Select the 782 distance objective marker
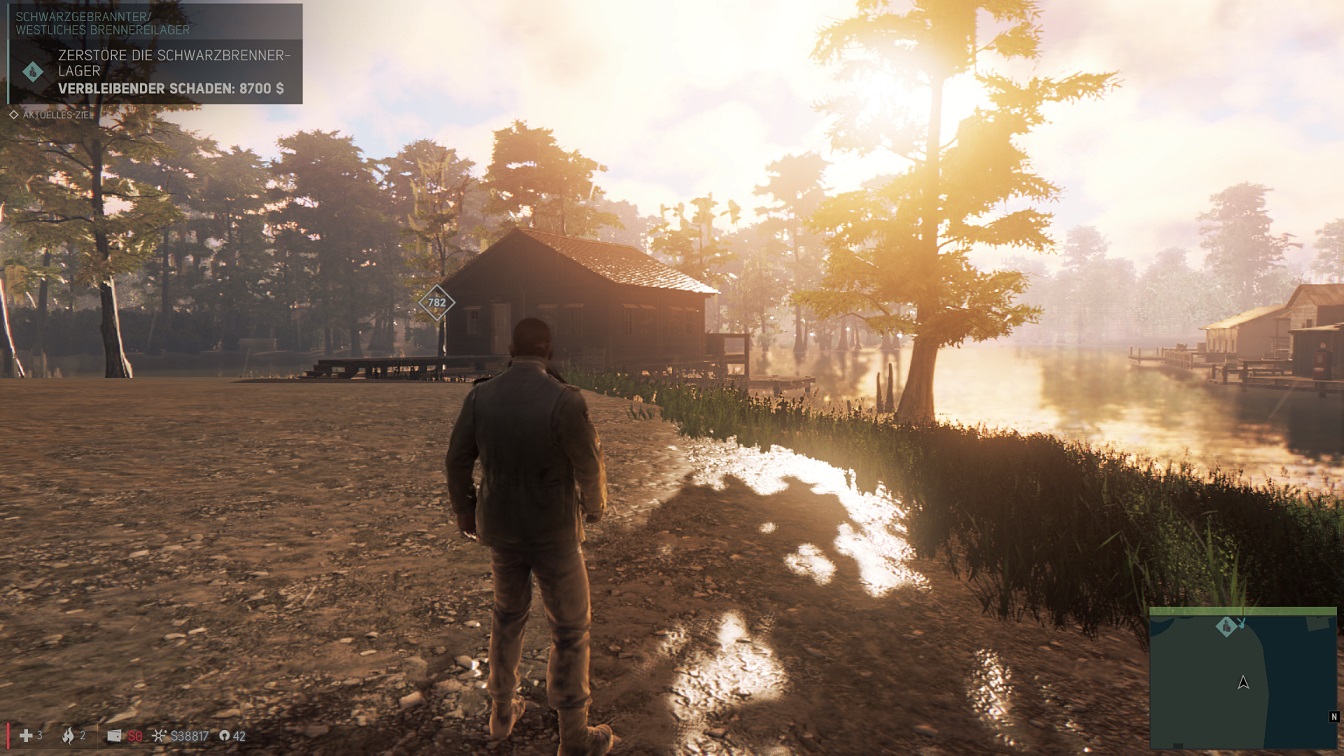Image resolution: width=1344 pixels, height=756 pixels. (x=436, y=302)
